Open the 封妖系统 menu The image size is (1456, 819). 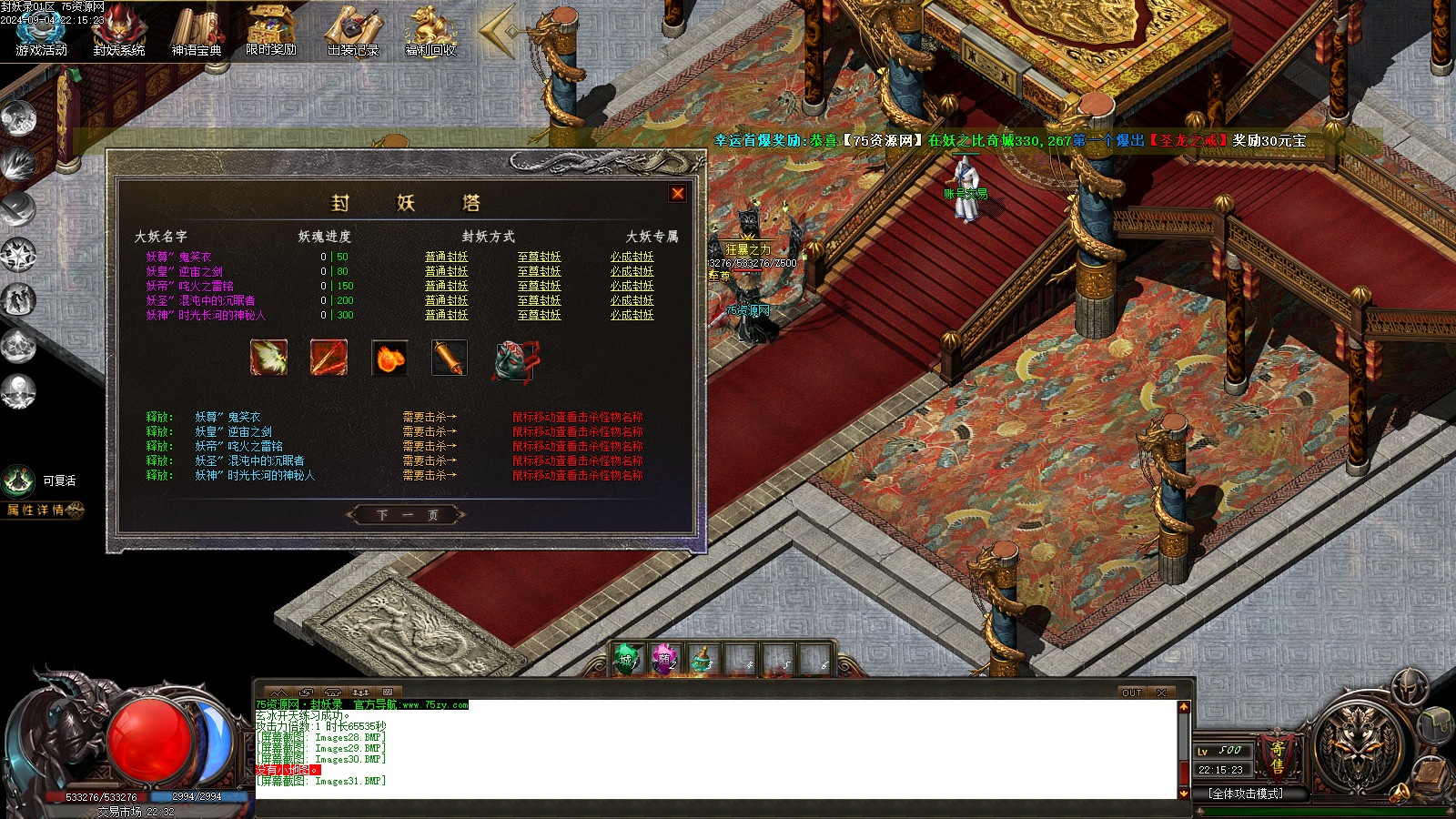coord(119,32)
